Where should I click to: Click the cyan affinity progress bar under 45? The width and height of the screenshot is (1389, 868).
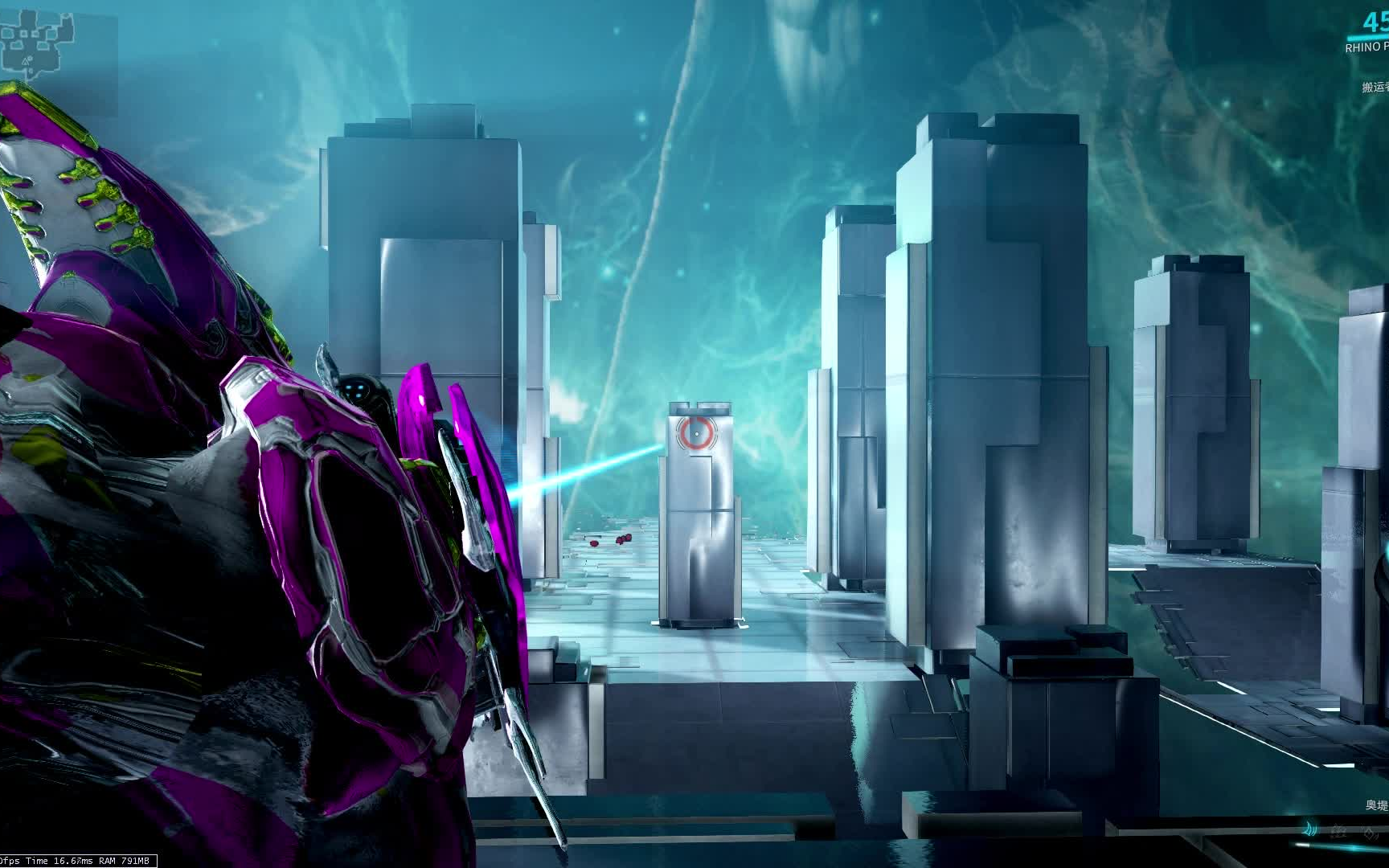[x=1368, y=38]
